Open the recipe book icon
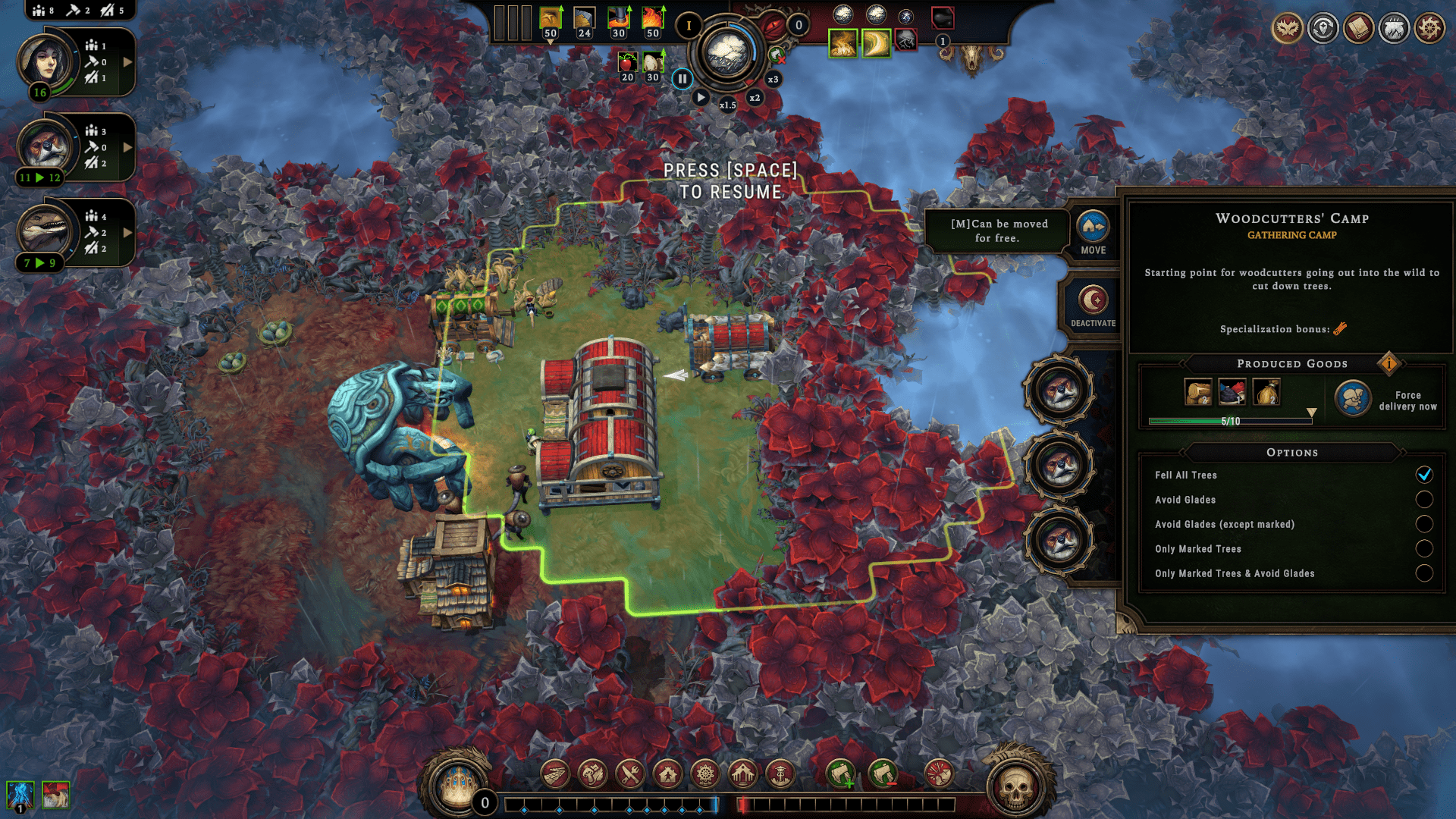1456x819 pixels. click(x=1358, y=29)
